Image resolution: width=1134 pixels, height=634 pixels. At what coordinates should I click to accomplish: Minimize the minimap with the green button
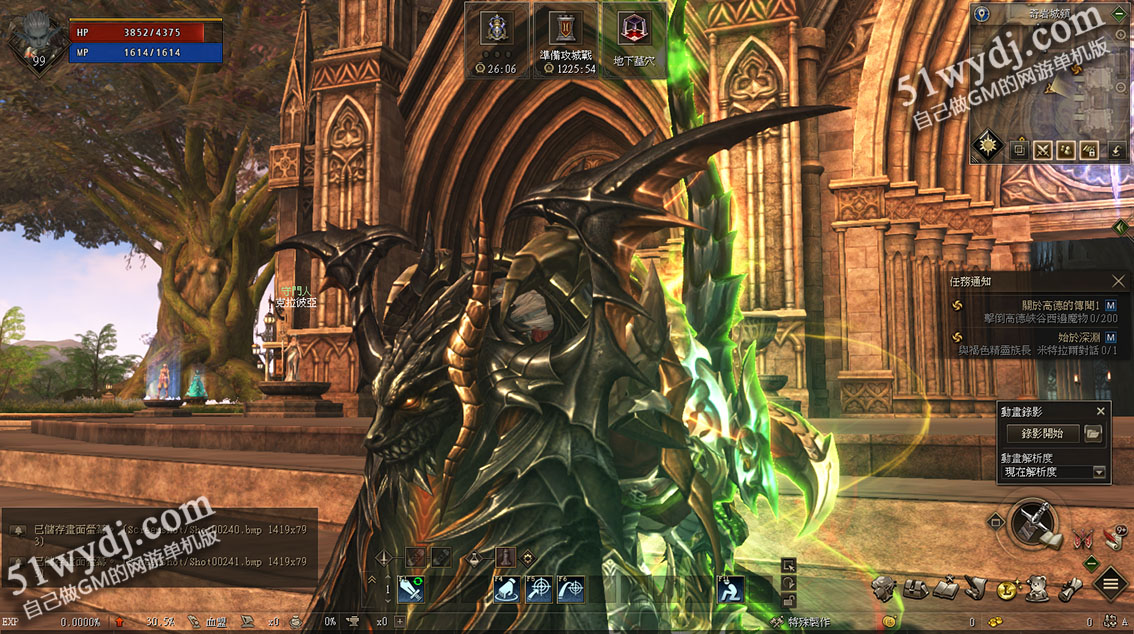point(1119,14)
